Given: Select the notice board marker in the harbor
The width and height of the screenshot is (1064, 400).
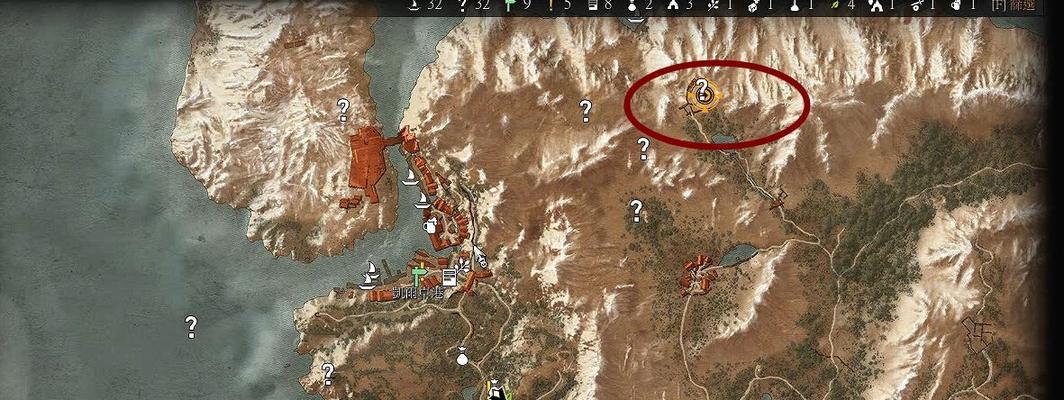Looking at the screenshot, I should [449, 277].
